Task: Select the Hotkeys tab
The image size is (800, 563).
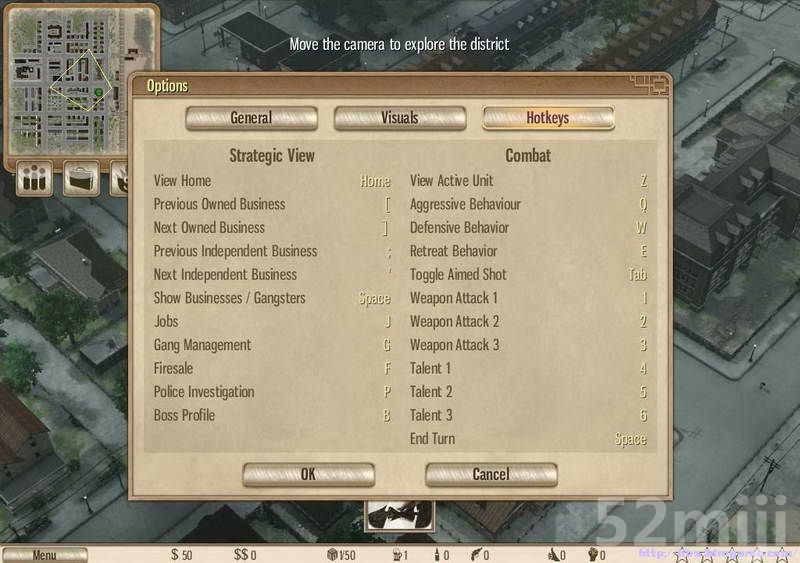Action: [x=547, y=118]
